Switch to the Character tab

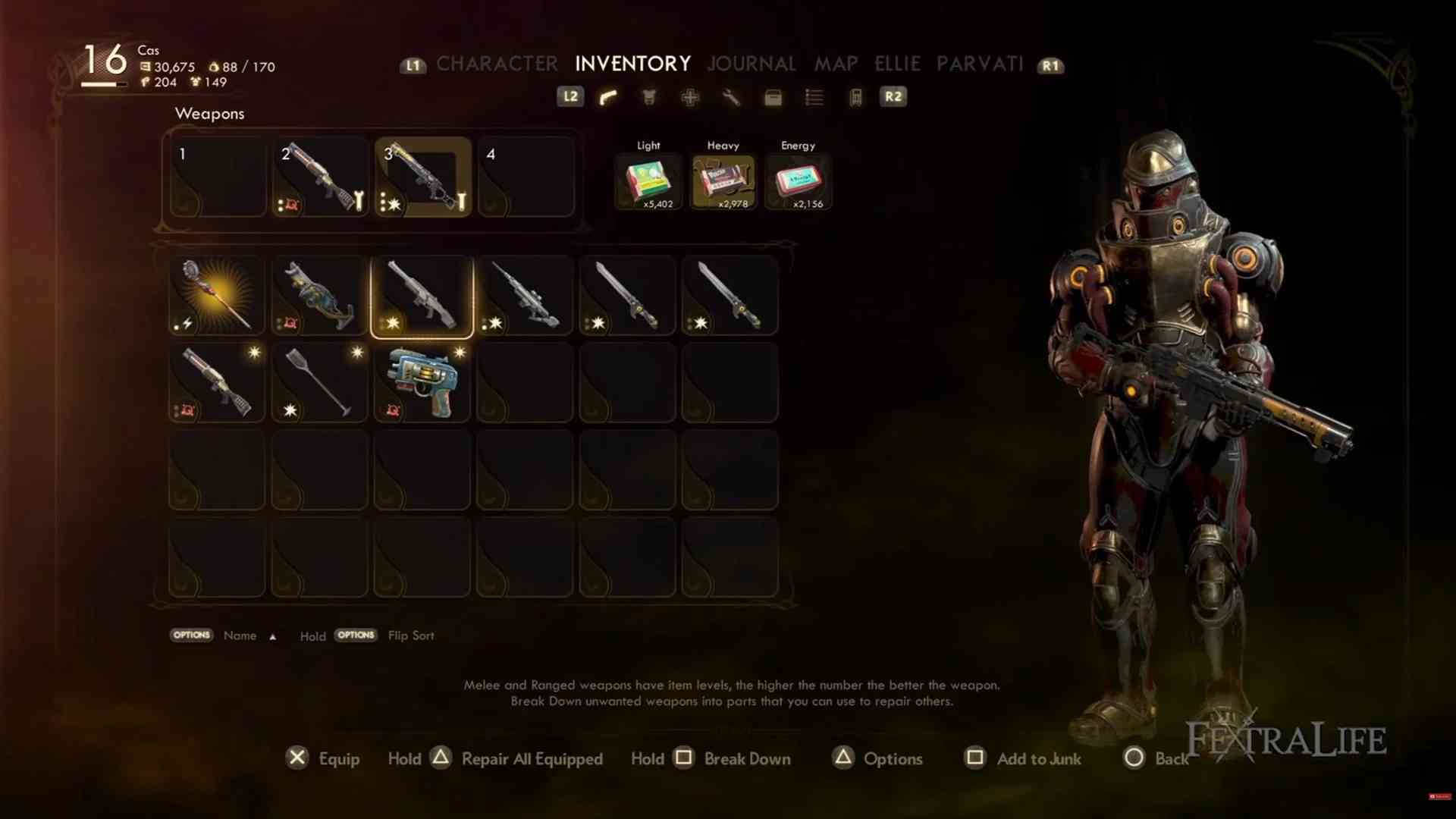tap(497, 64)
